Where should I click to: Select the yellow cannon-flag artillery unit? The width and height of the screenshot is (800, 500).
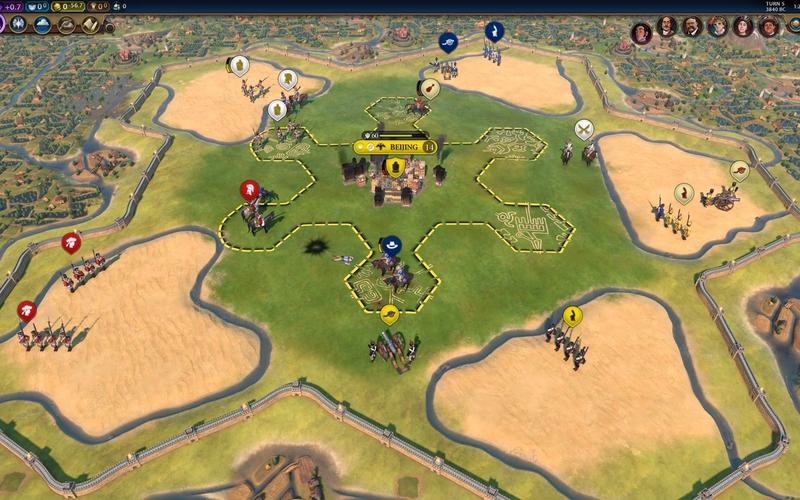(390, 315)
